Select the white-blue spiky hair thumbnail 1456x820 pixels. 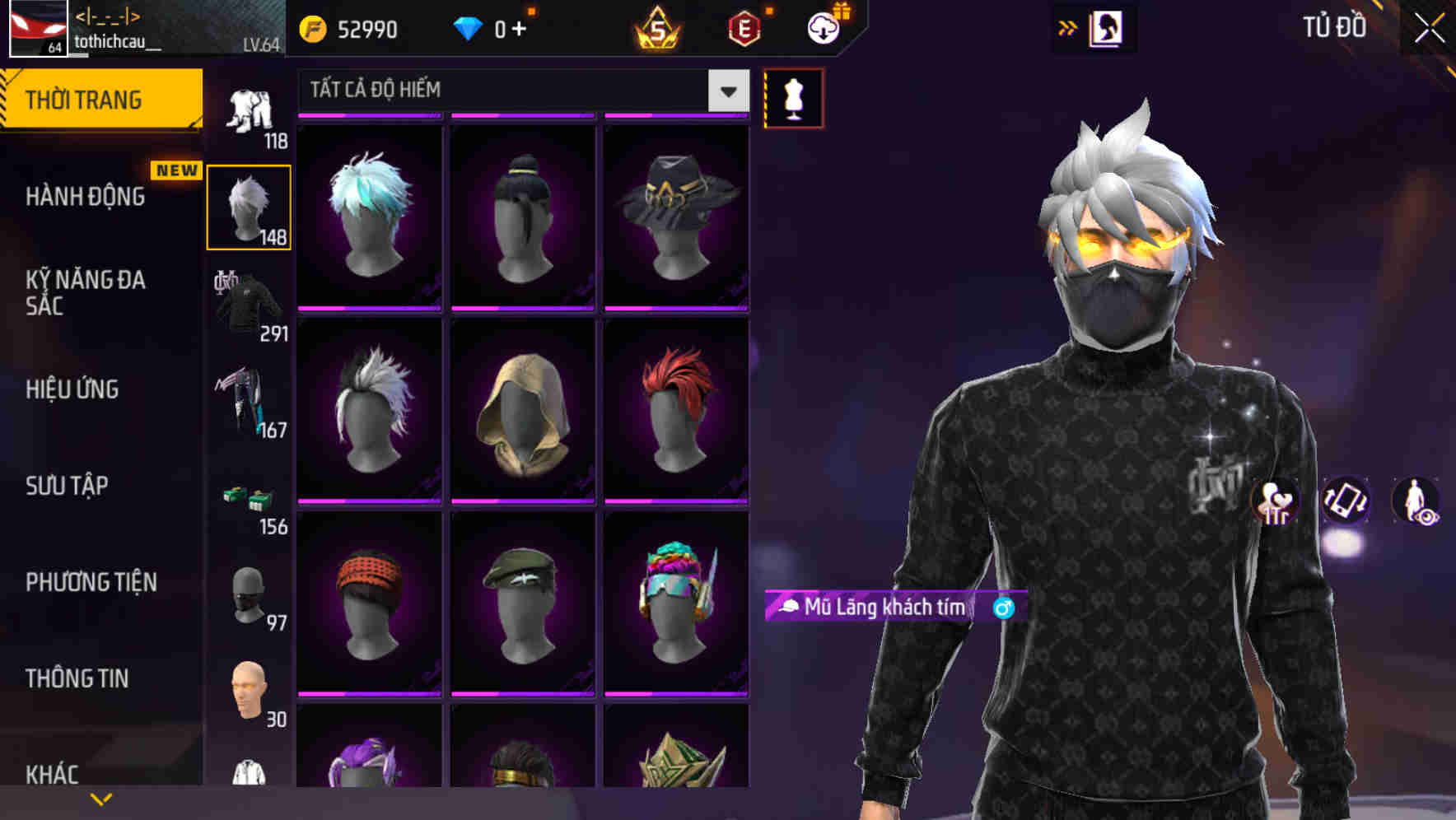tap(370, 214)
